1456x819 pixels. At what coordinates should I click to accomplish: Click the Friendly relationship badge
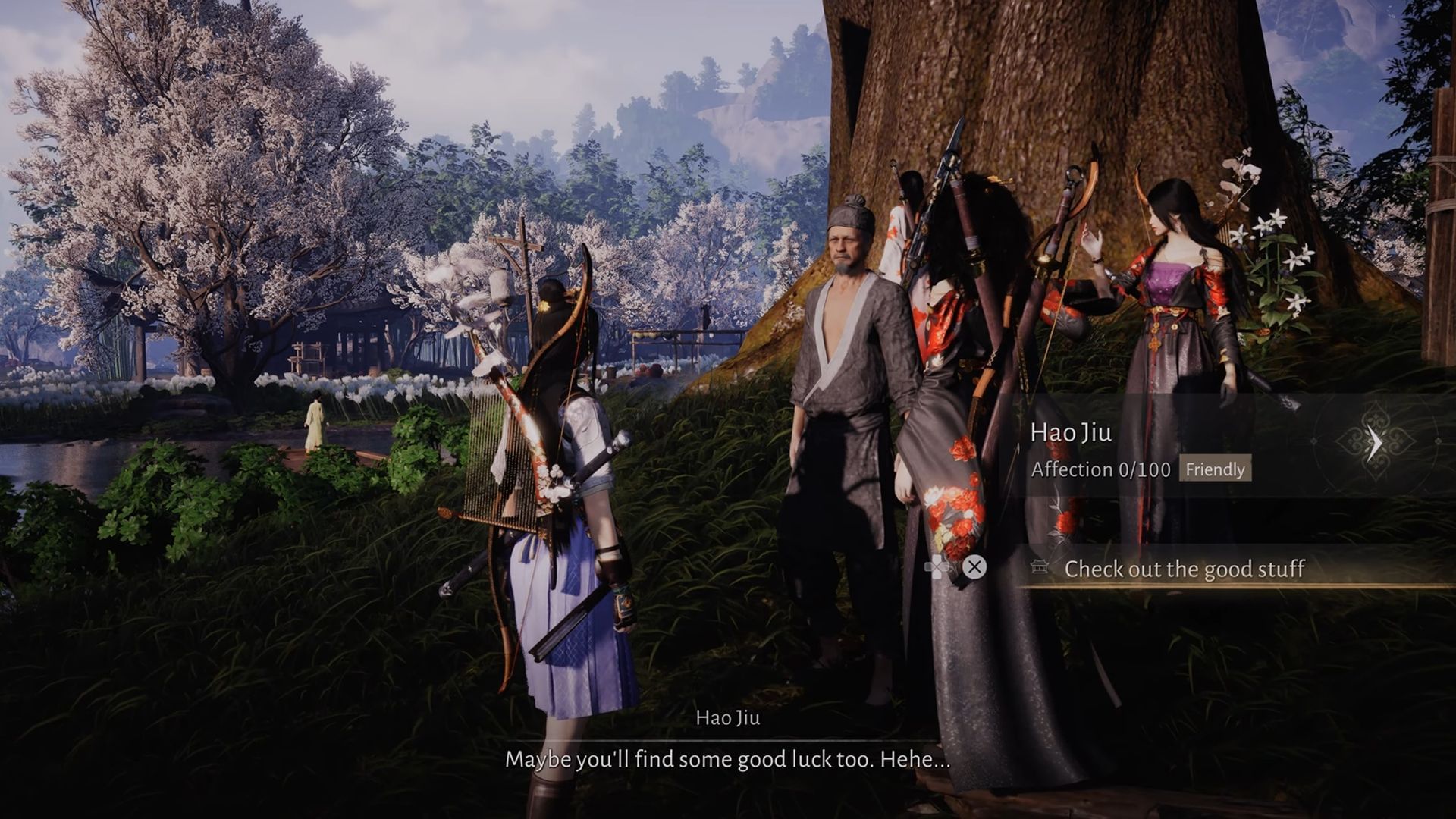(1216, 470)
